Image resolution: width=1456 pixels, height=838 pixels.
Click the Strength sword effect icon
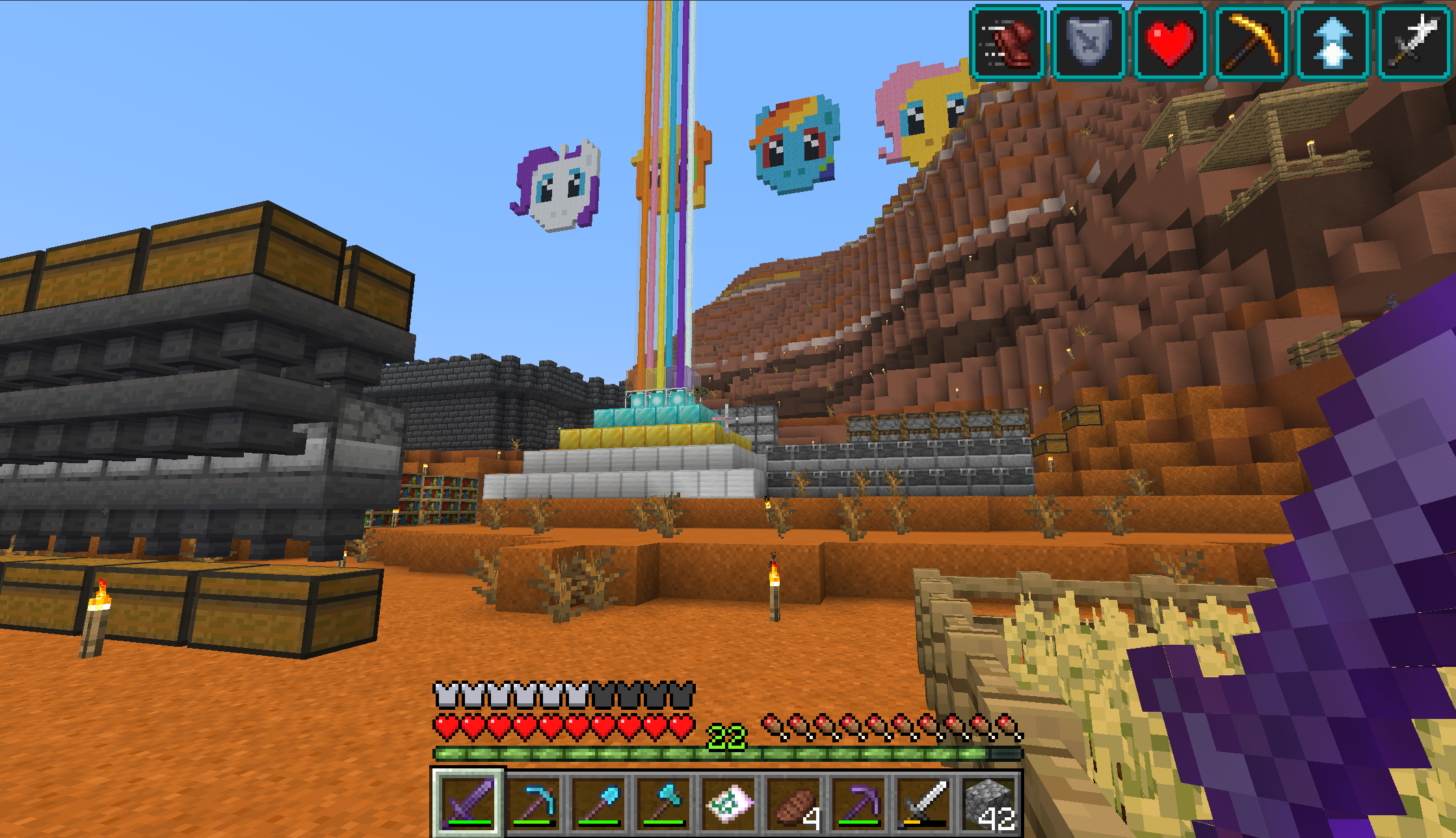tap(1414, 43)
